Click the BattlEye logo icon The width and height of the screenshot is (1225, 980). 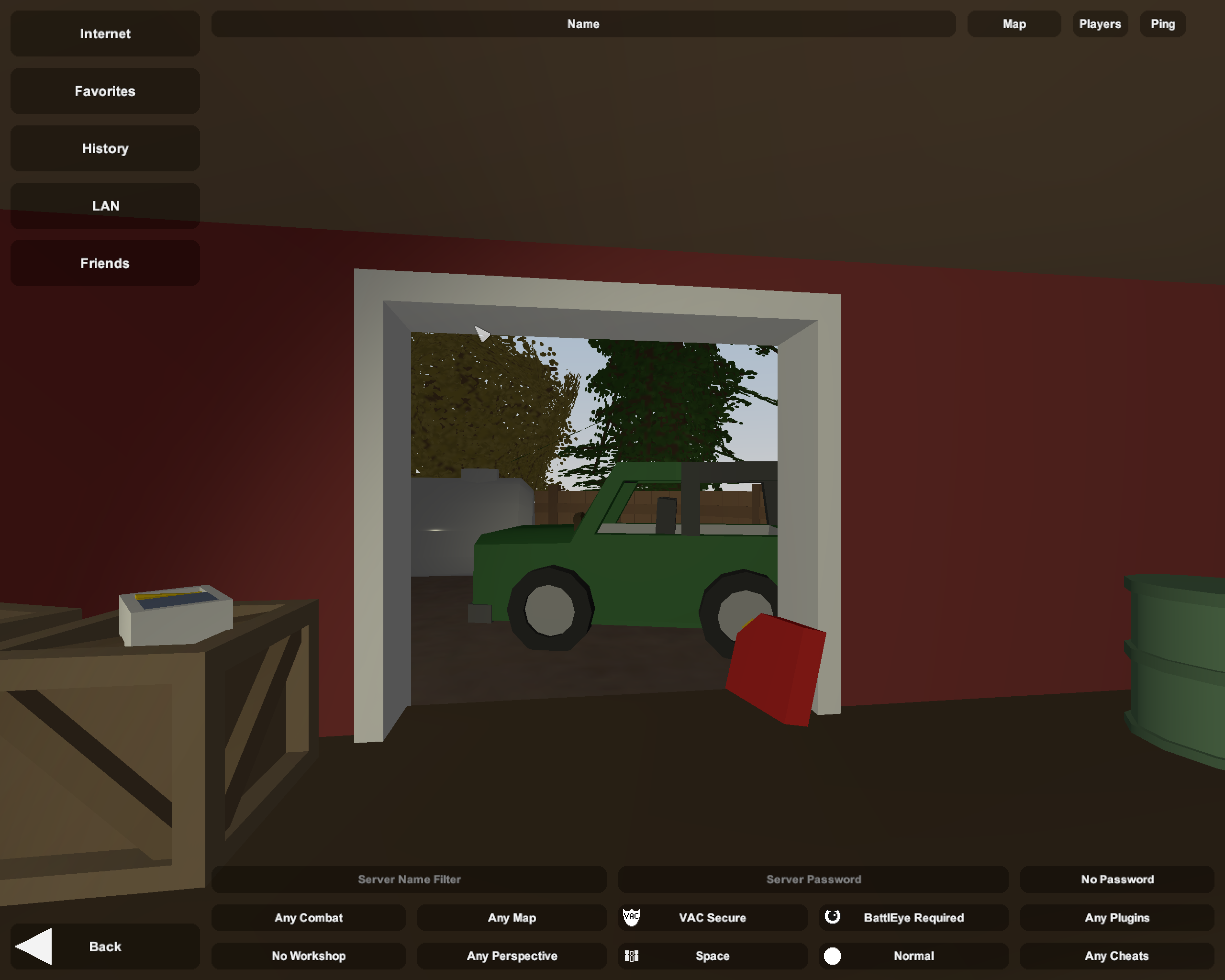click(x=833, y=917)
